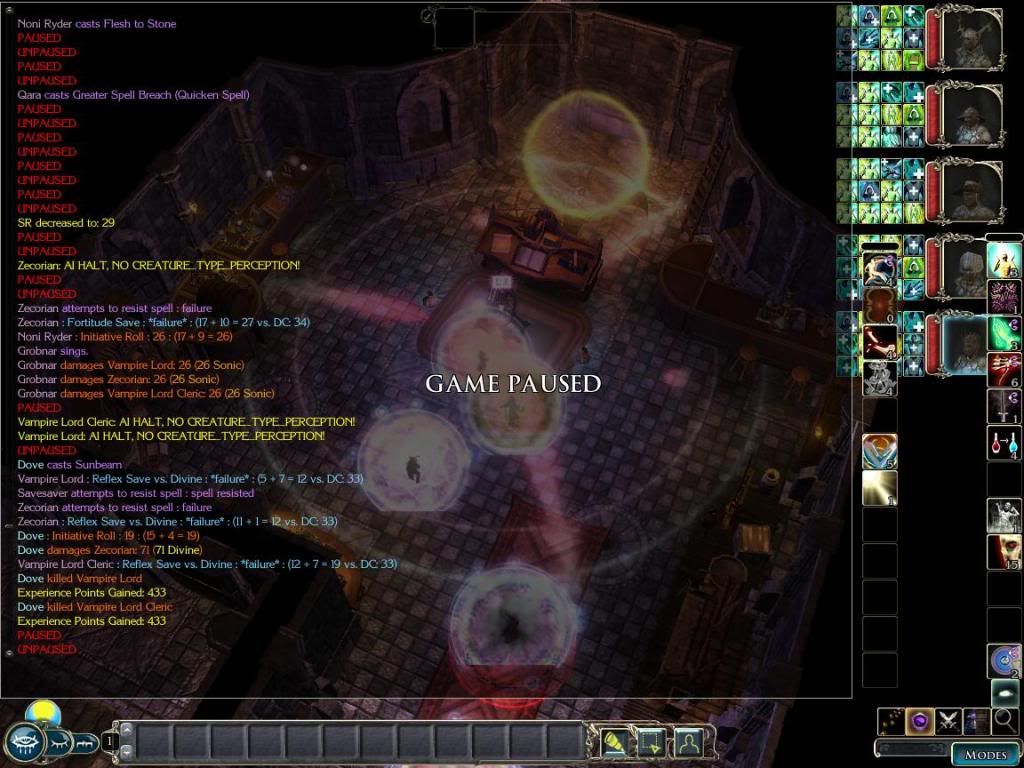The height and width of the screenshot is (768, 1024).
Task: Select the fourth party member portrait
Action: [x=968, y=268]
